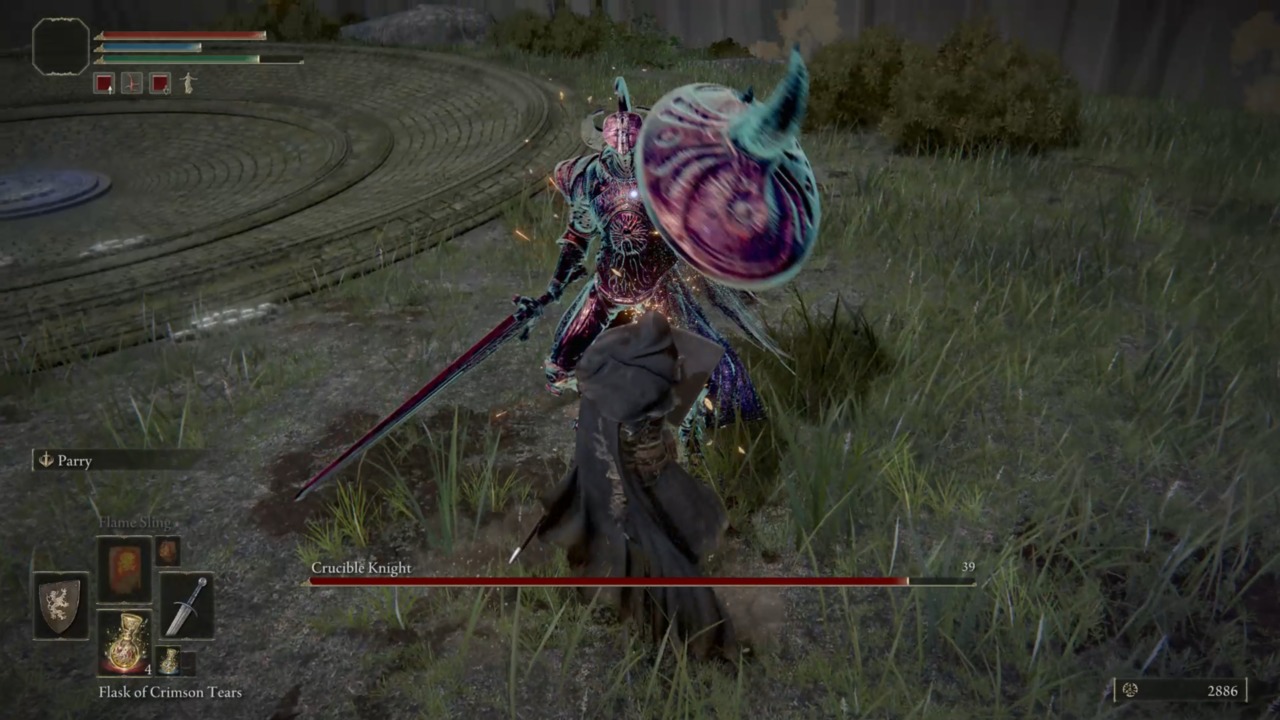The height and width of the screenshot is (720, 1280).
Task: Click the runes emblem beside the counter
Action: pyautogui.click(x=1130, y=690)
